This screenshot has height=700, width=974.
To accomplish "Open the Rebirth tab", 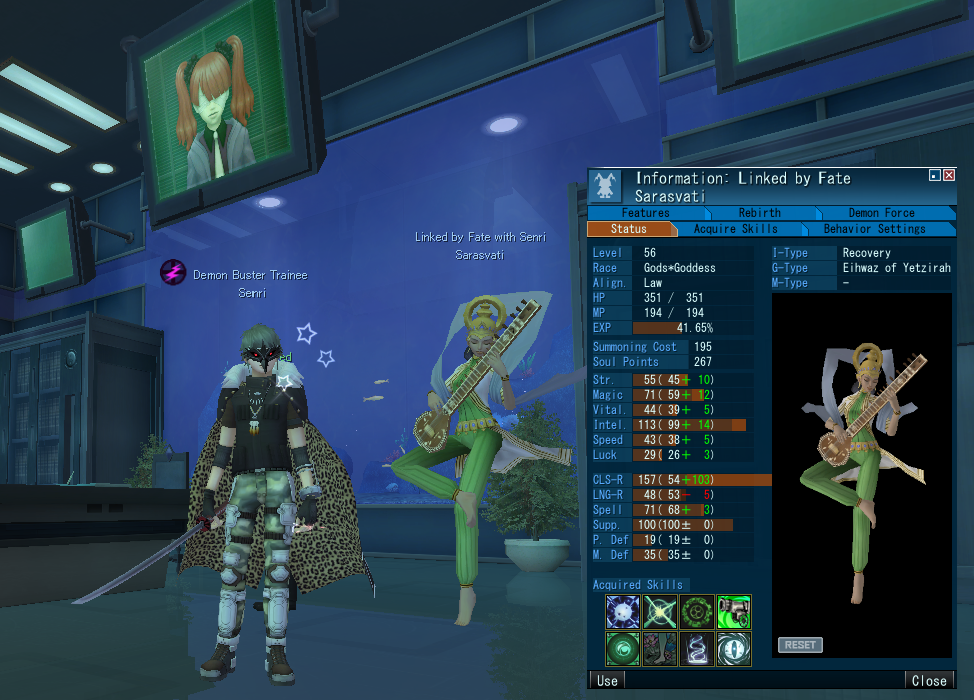I will 759,213.
